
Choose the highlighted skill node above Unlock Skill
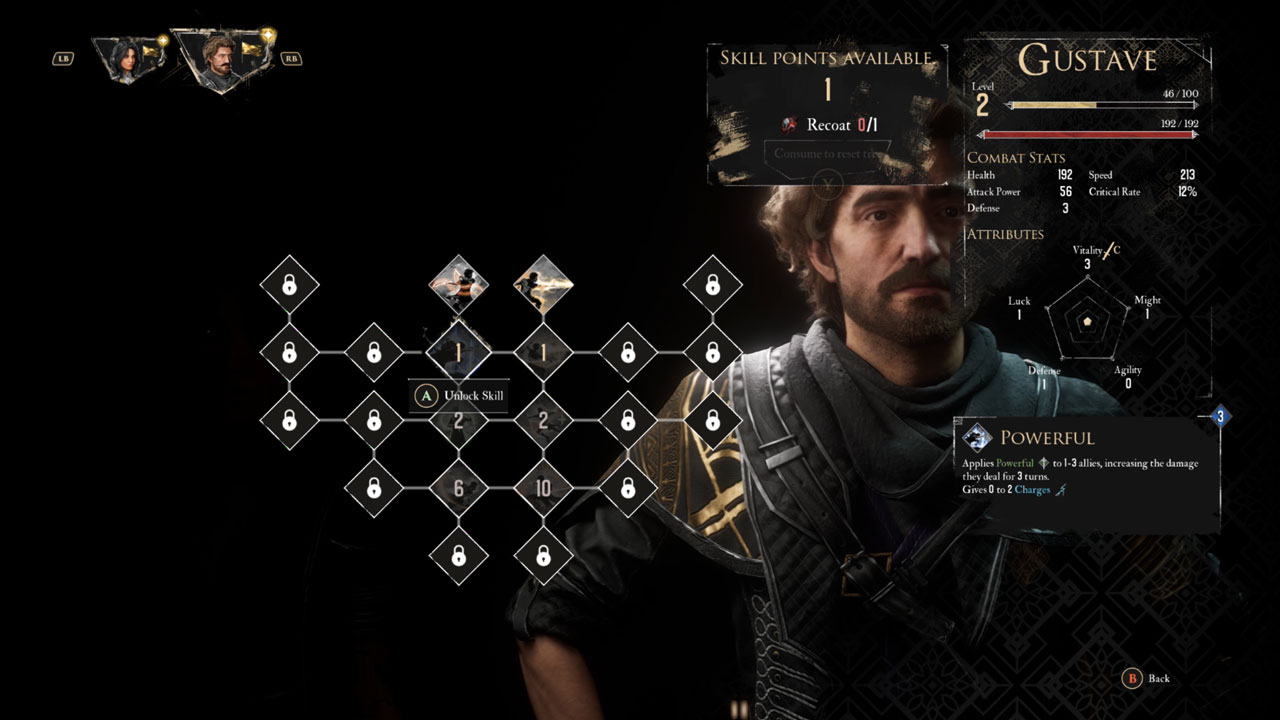(x=459, y=352)
